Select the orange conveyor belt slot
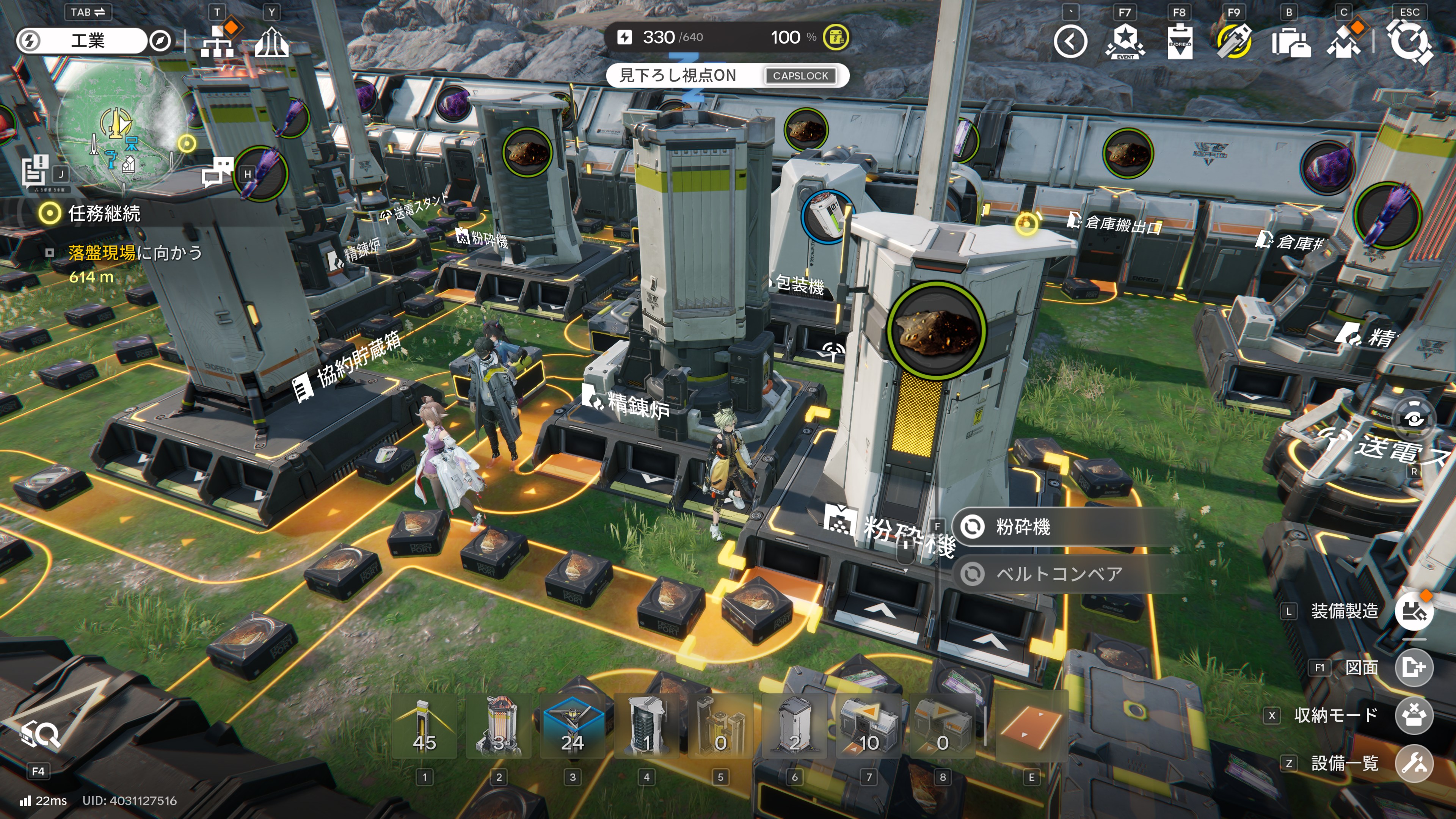 (x=1031, y=727)
